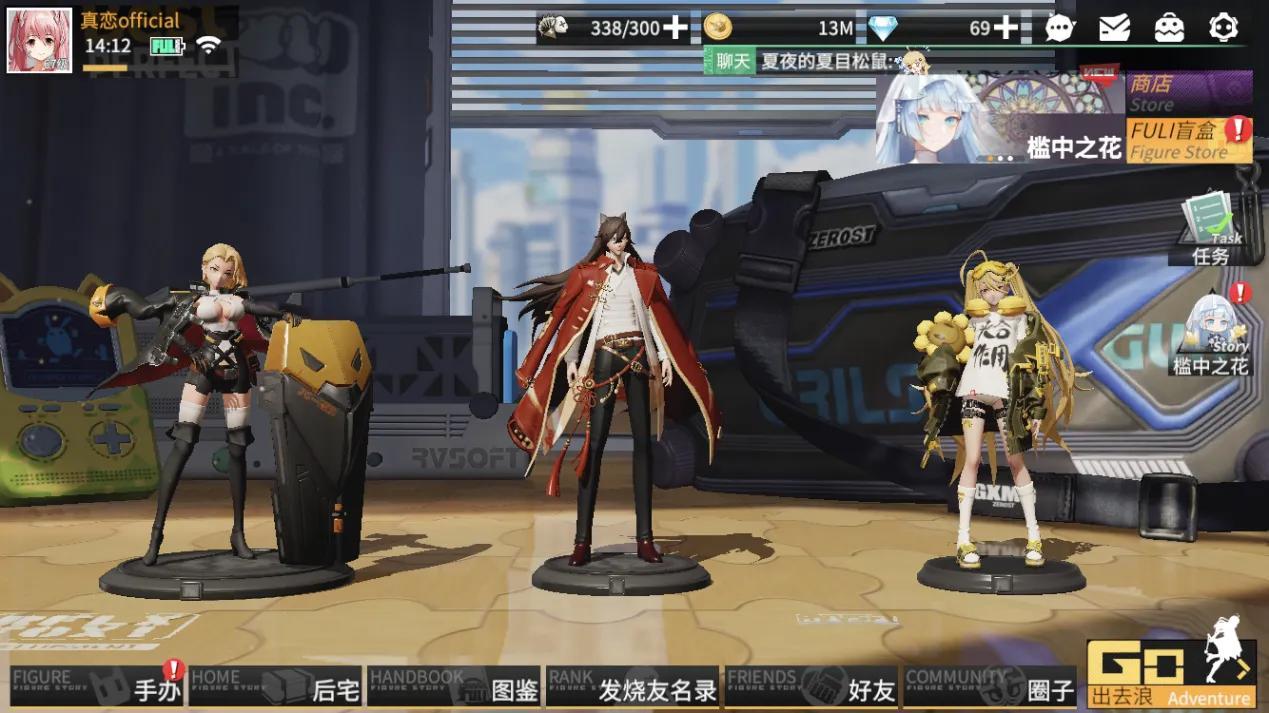
Task: Click the 槛中之花 event banner
Action: coord(1000,118)
